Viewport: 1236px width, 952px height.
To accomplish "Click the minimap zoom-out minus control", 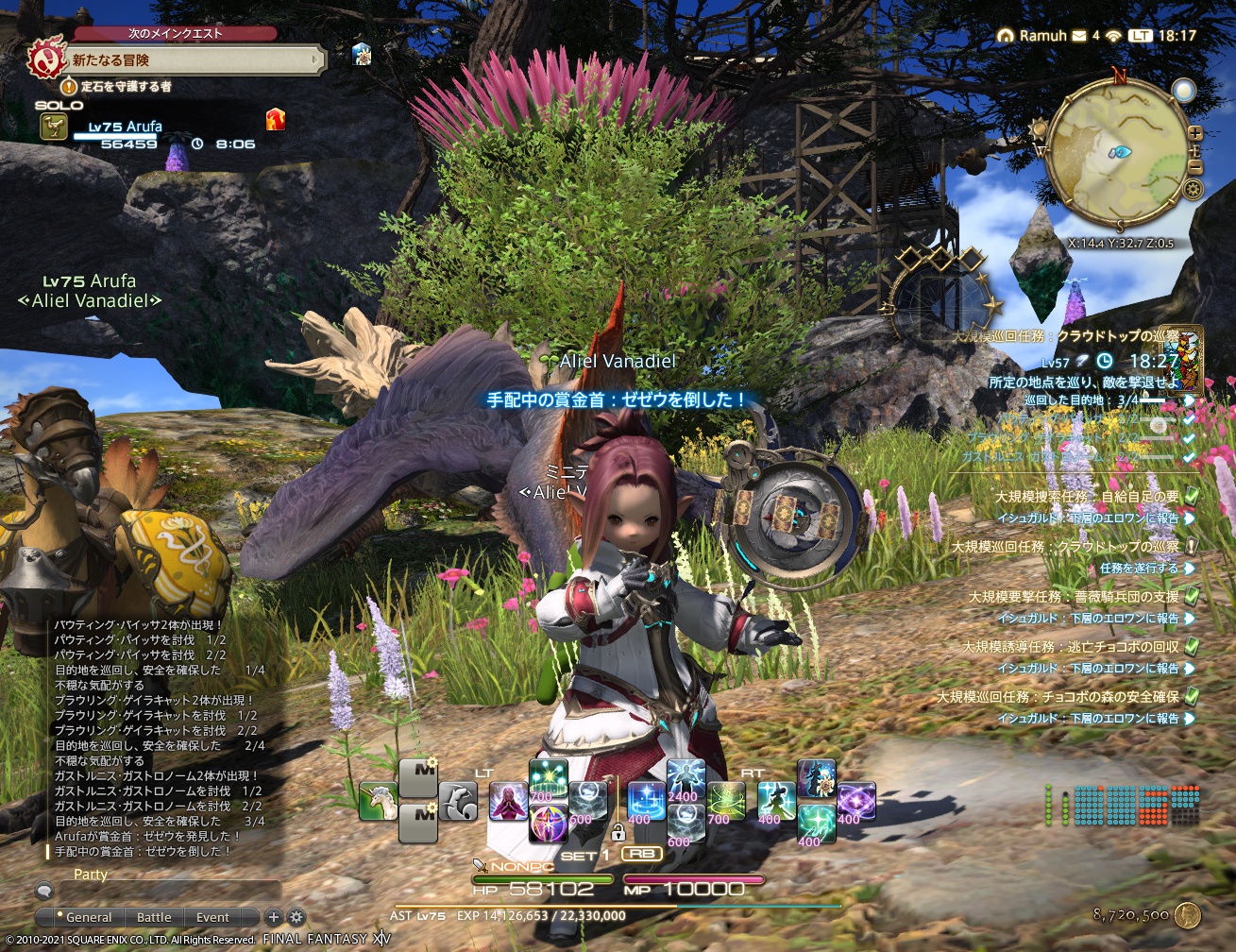I will click(x=1194, y=166).
